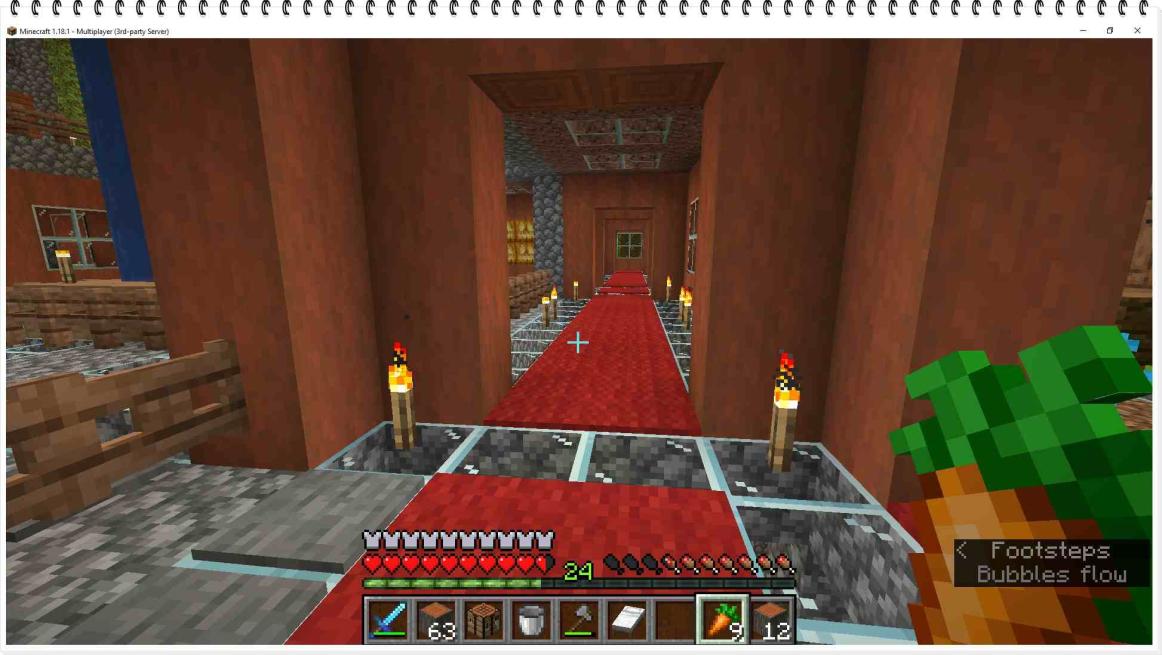Select the empty bucket slot
Viewport: 1162px width, 655px height.
pos(531,620)
